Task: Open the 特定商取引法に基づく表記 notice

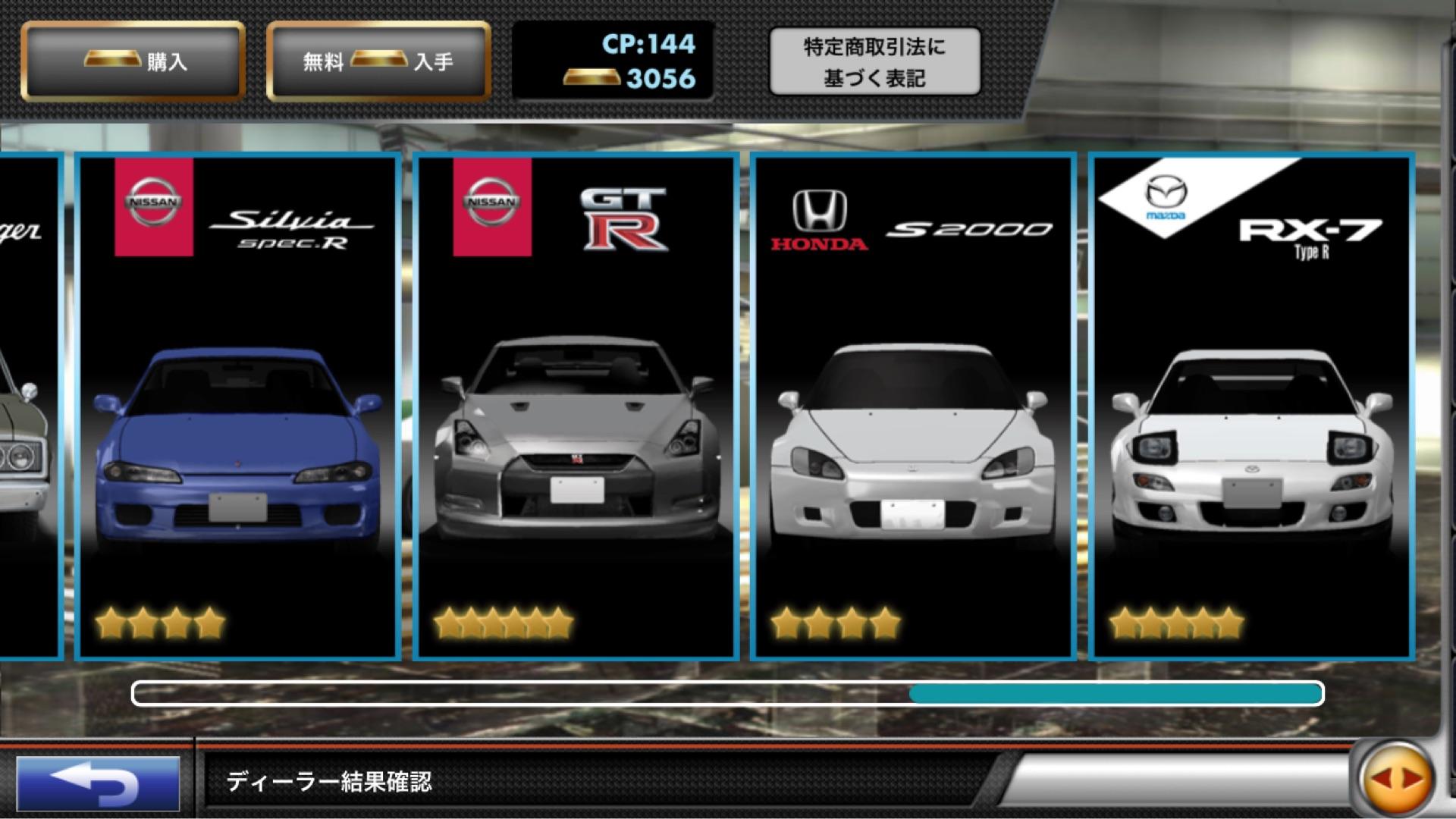Action: click(x=874, y=62)
